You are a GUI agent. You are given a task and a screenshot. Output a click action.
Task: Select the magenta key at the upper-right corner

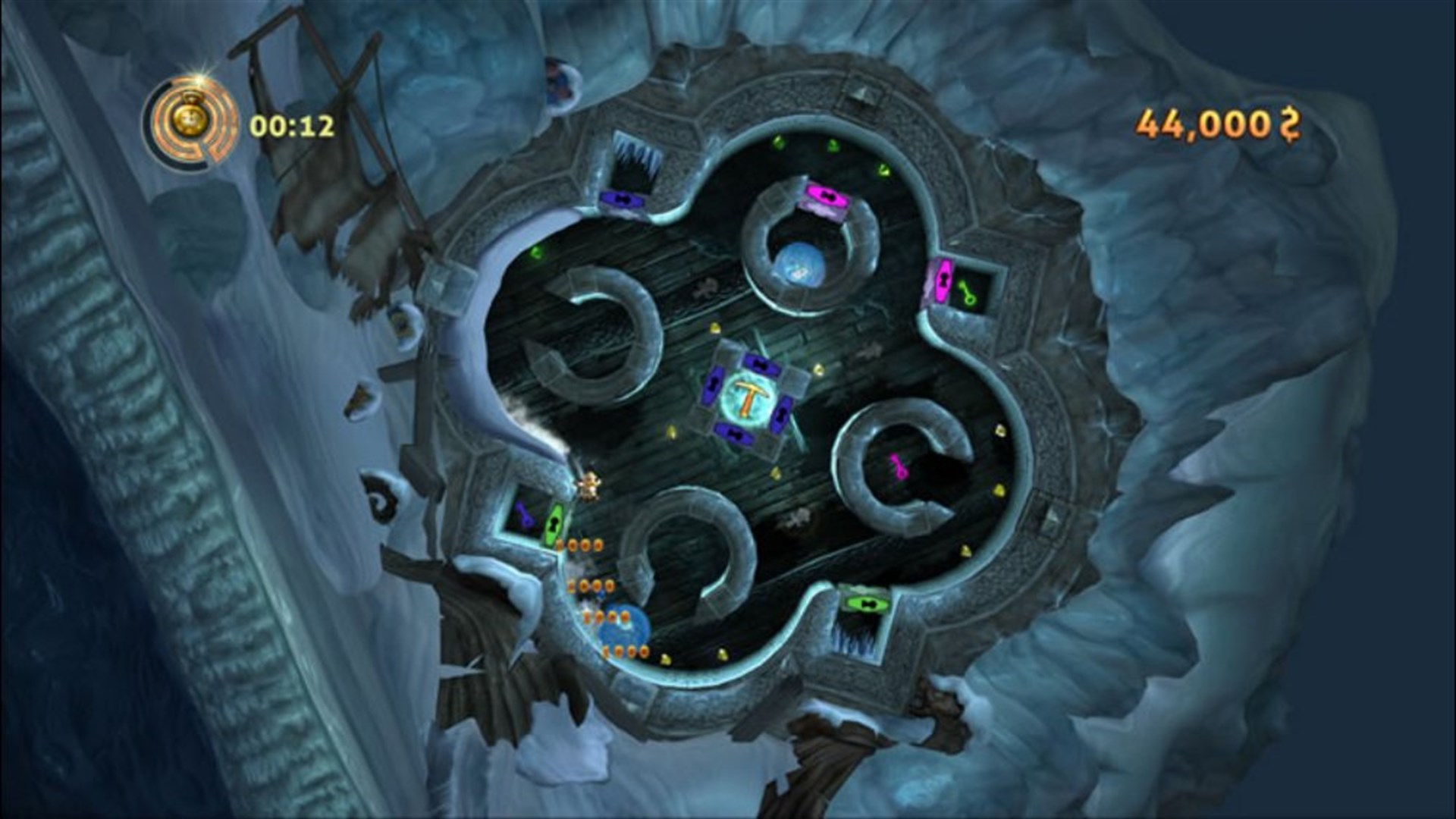click(943, 278)
